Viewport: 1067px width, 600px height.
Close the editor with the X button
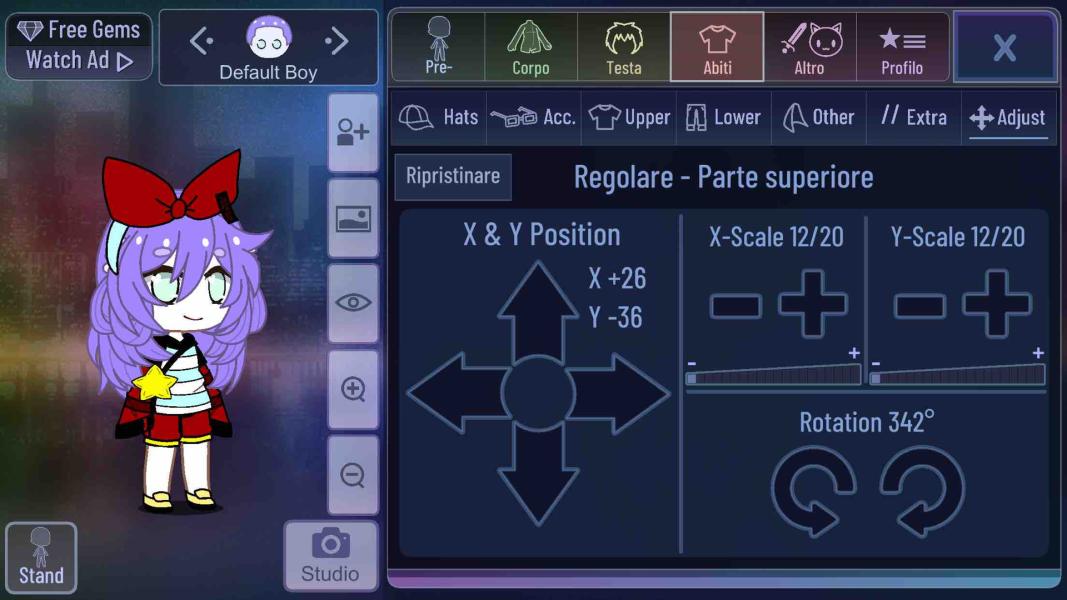coord(1004,47)
